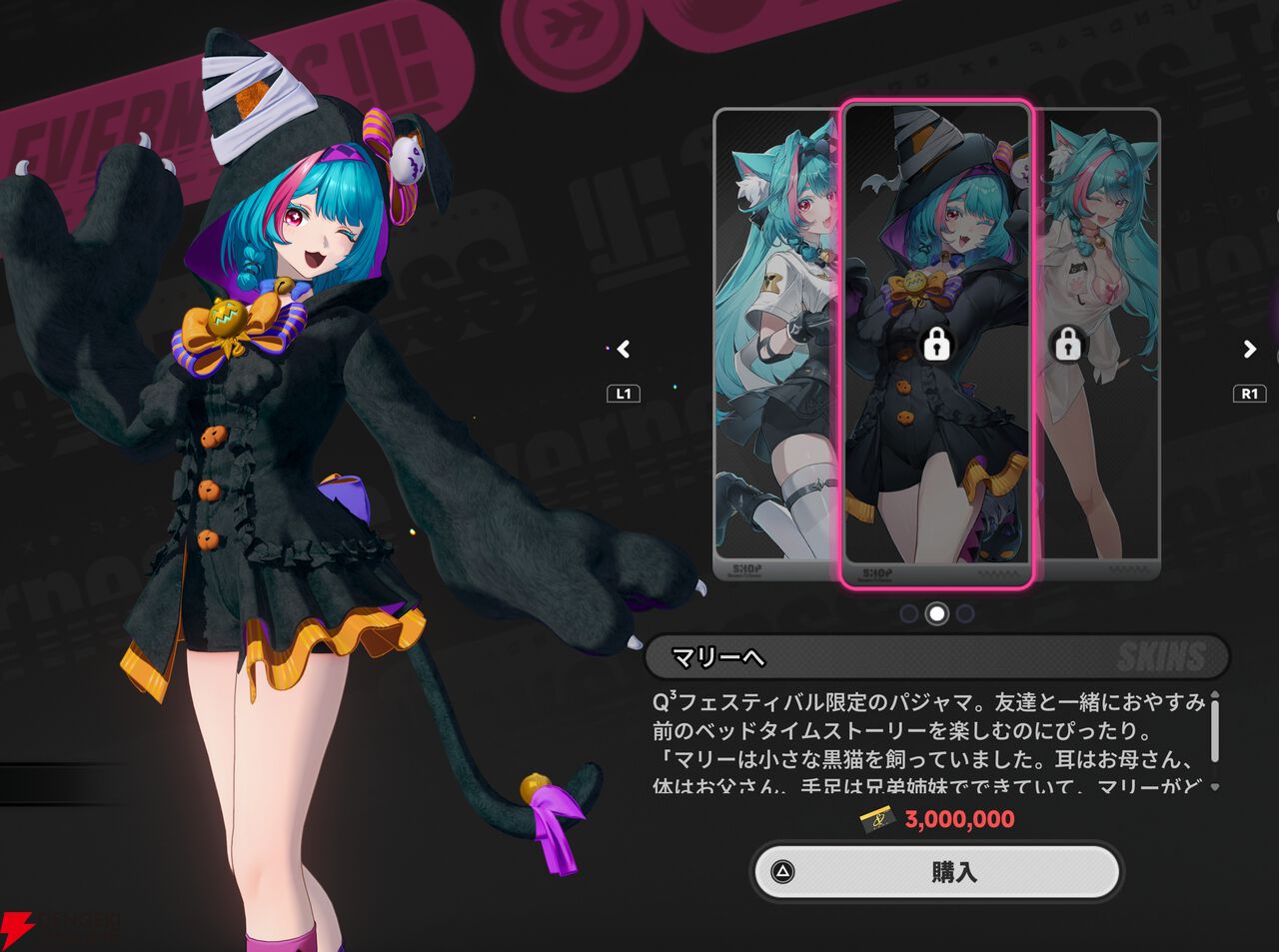The height and width of the screenshot is (952, 1279).
Task: Click the R1 button prompt badge
Action: (x=1250, y=394)
